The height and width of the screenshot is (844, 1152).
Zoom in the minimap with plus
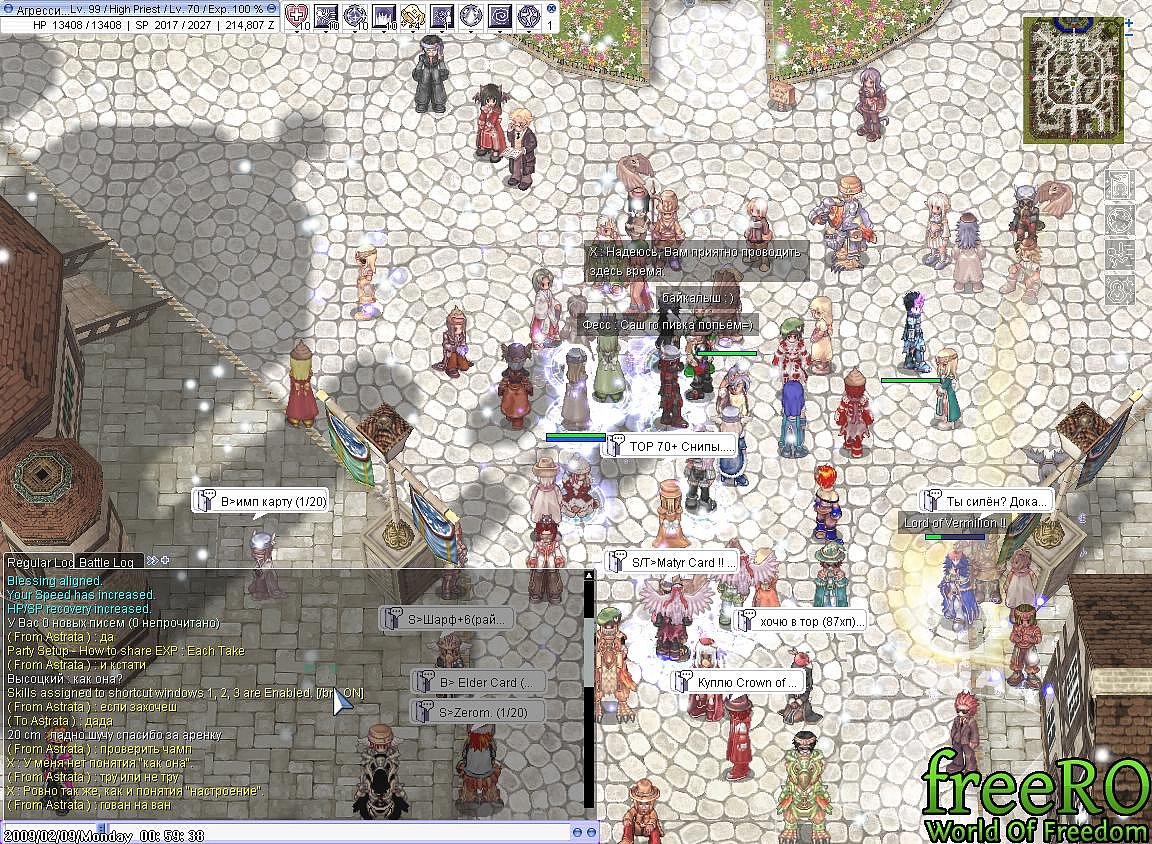[x=1129, y=21]
